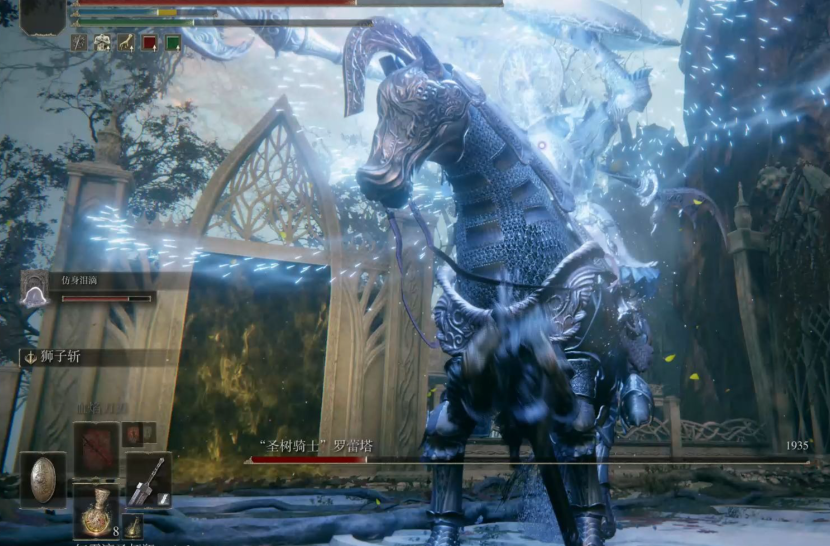The width and height of the screenshot is (830, 546).
Task: Use the golden flask item slot
Action: 96,508
